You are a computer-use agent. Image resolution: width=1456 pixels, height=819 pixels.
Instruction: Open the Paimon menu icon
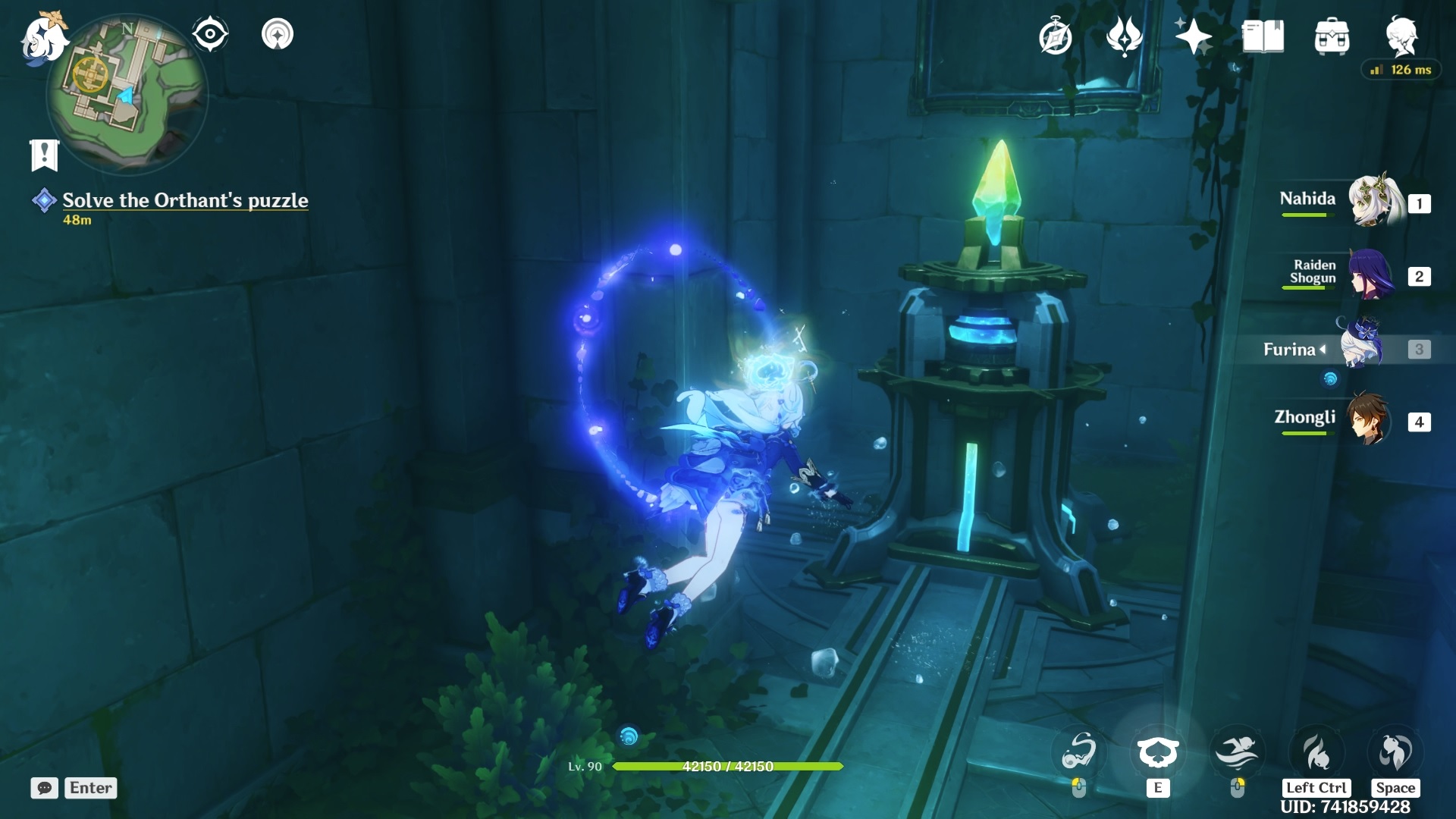pos(42,38)
